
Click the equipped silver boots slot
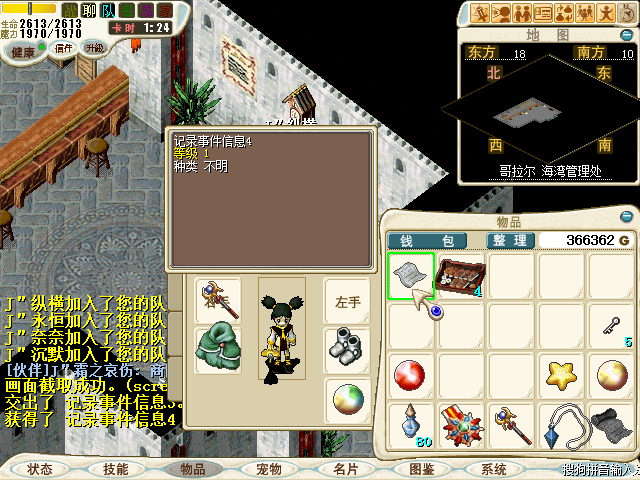point(347,345)
